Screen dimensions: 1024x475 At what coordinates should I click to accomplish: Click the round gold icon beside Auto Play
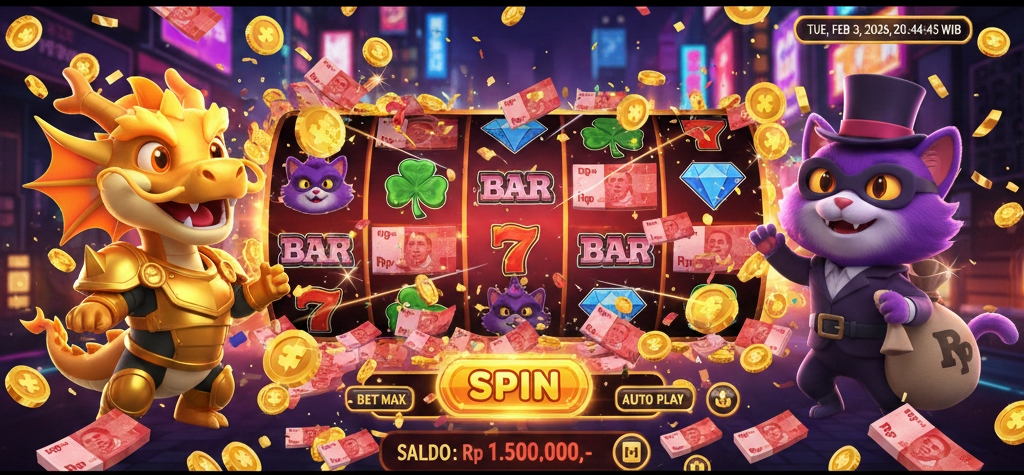pos(722,399)
